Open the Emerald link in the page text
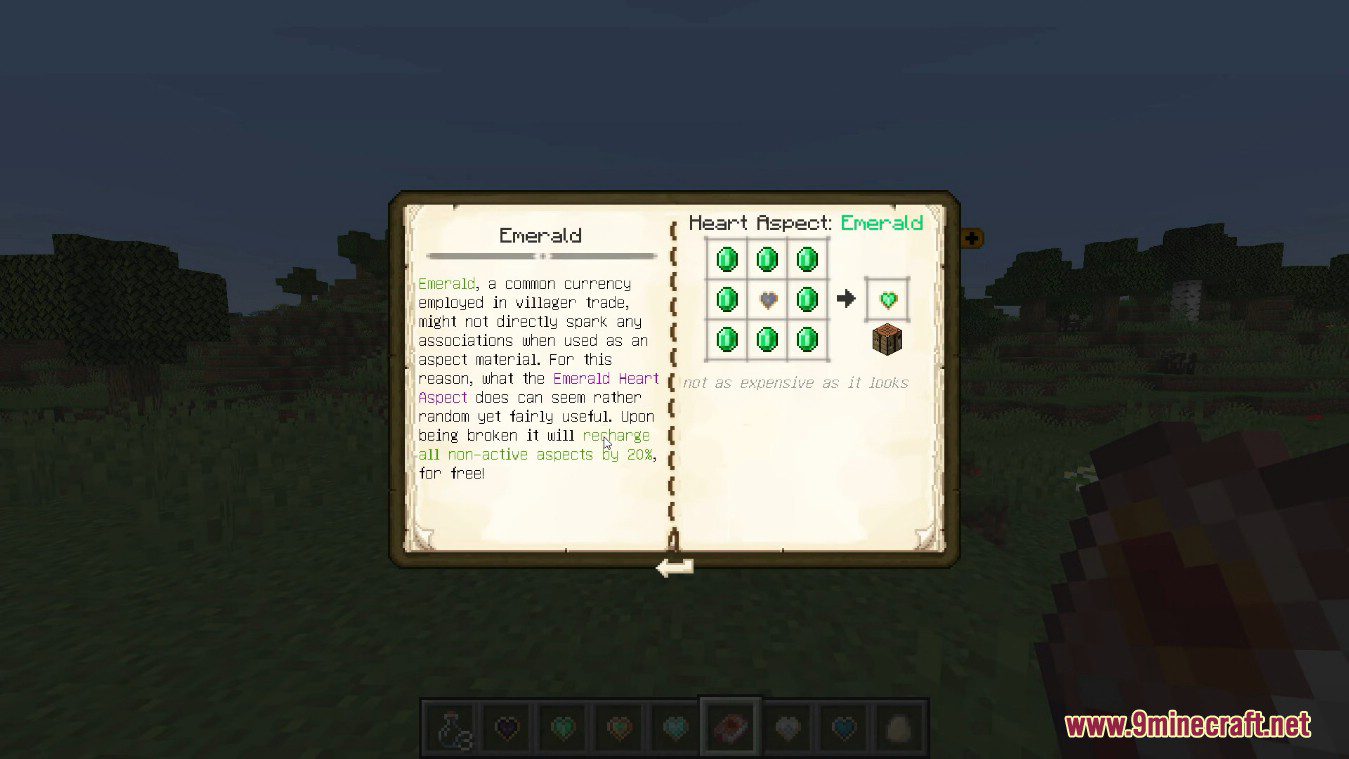The height and width of the screenshot is (759, 1349). pyautogui.click(x=446, y=283)
